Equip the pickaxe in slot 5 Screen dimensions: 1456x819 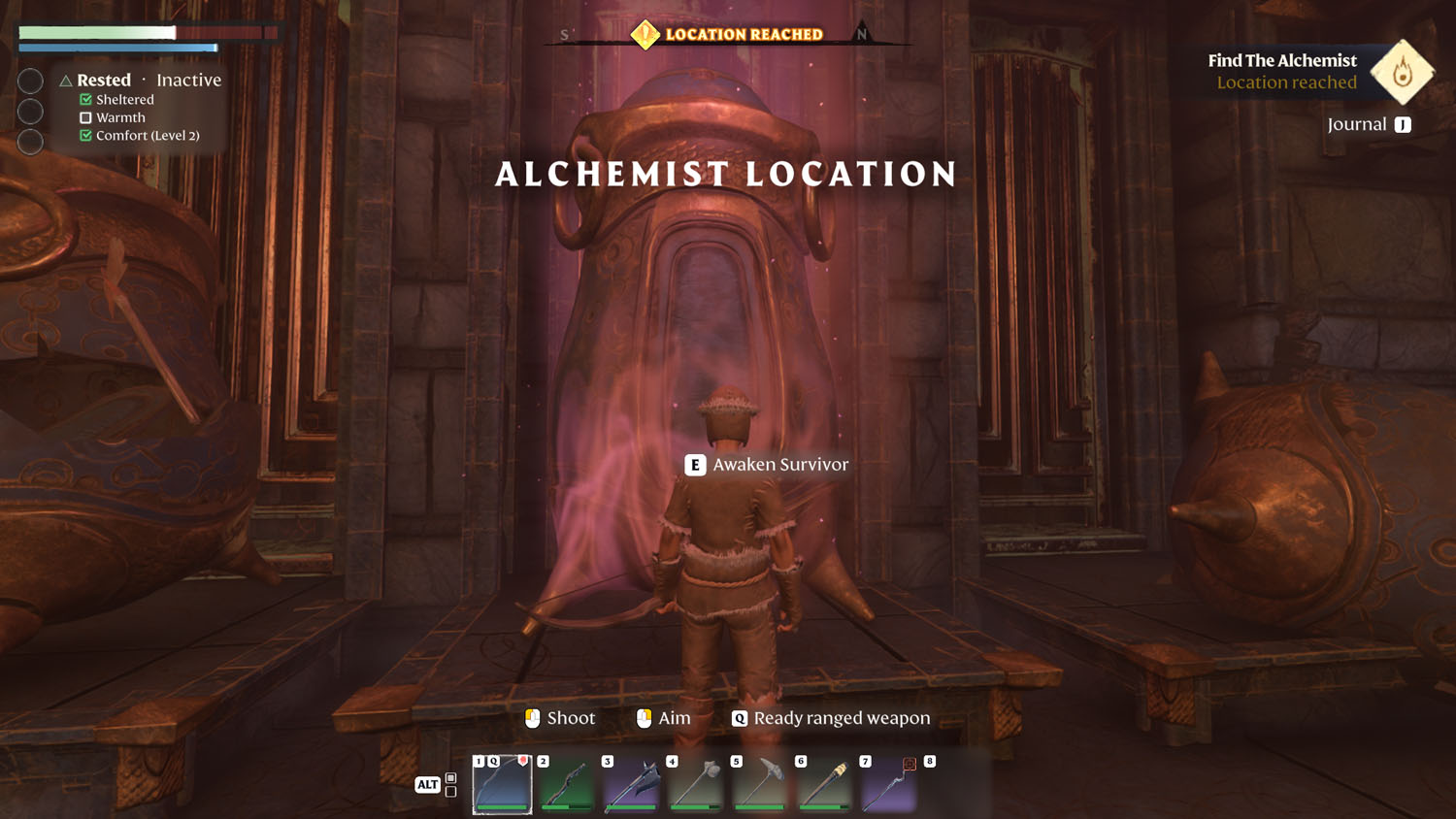tap(760, 784)
